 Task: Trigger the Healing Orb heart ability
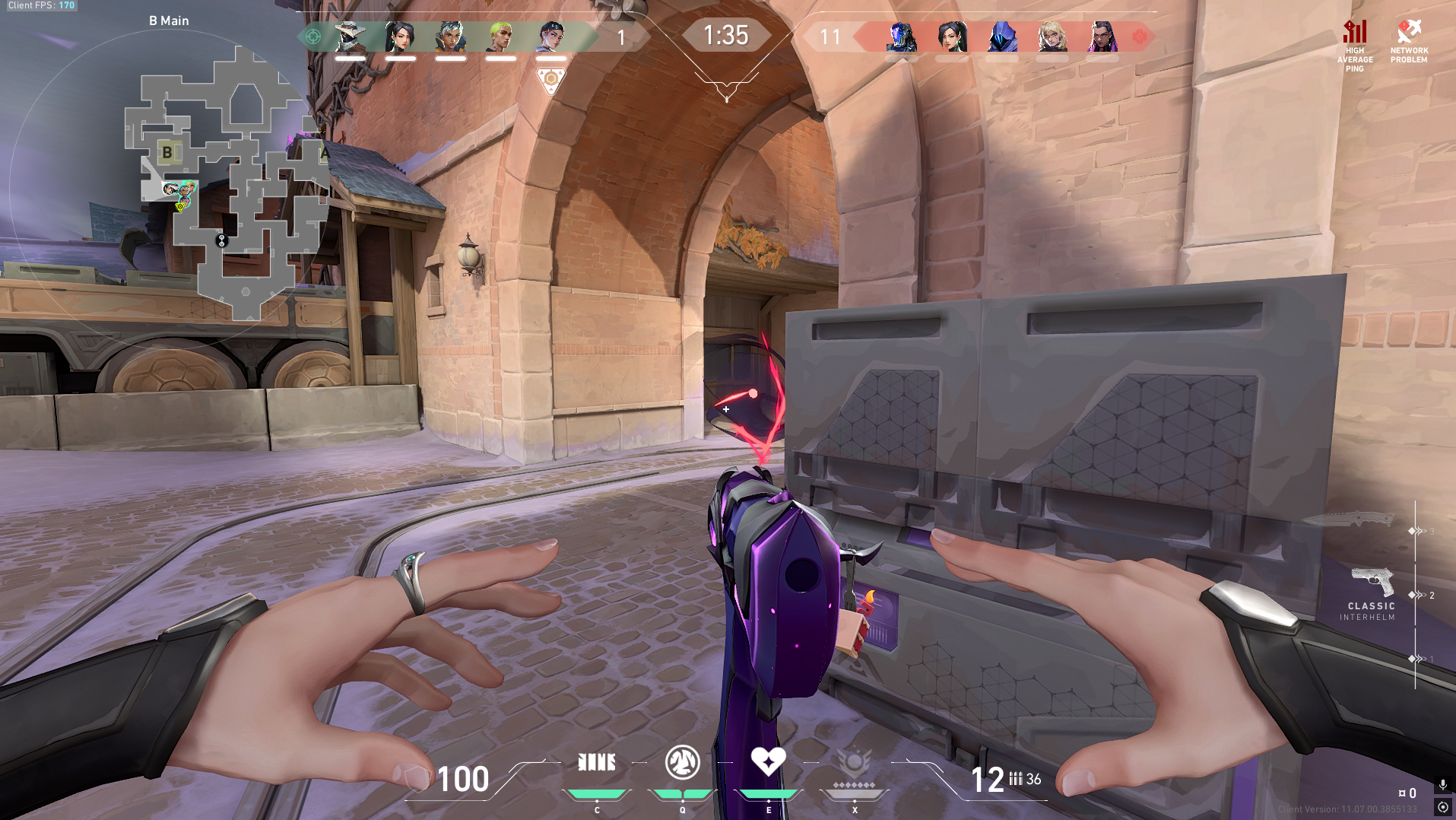(x=768, y=761)
